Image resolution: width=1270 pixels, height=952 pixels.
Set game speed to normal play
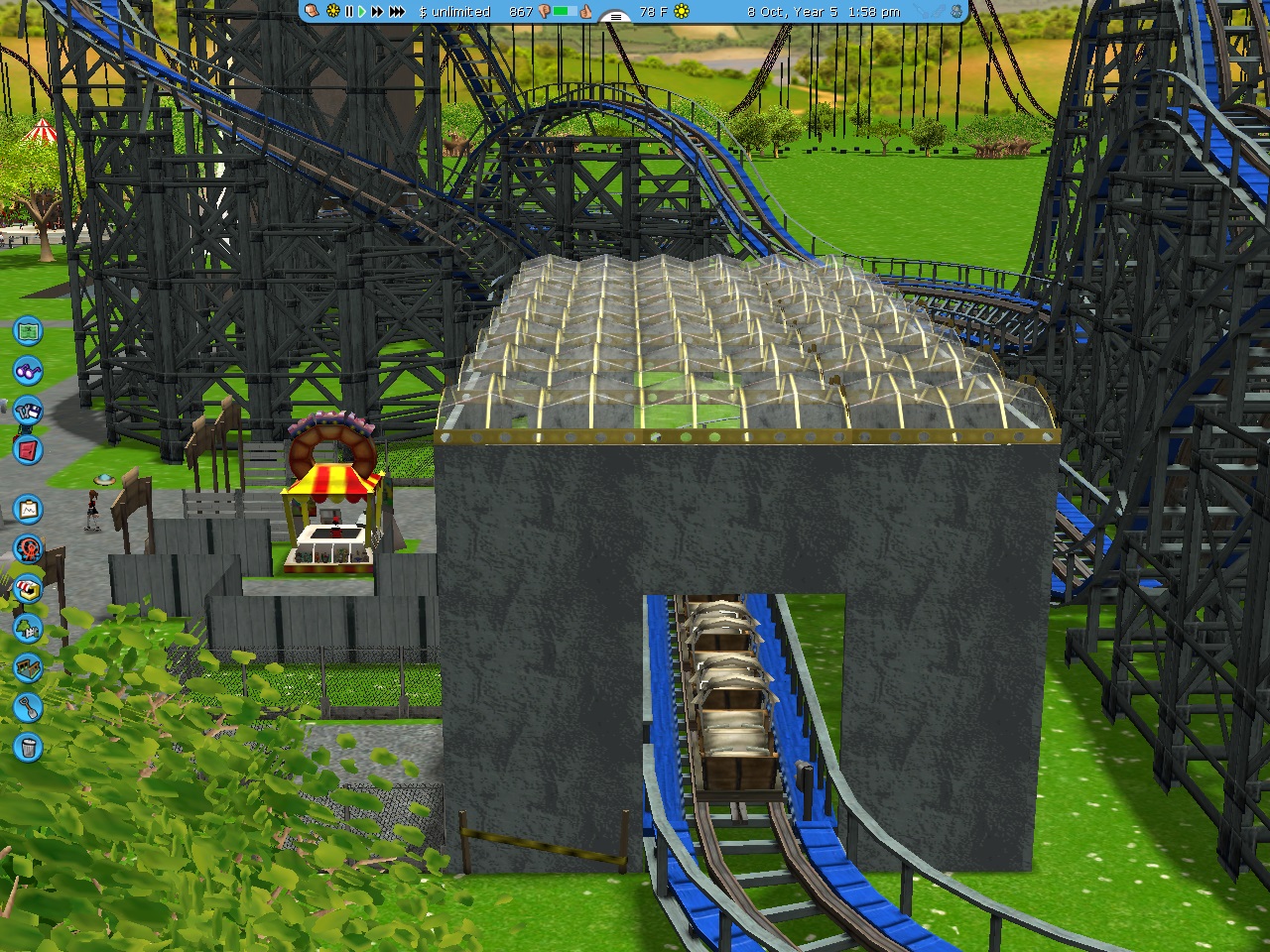pos(362,12)
